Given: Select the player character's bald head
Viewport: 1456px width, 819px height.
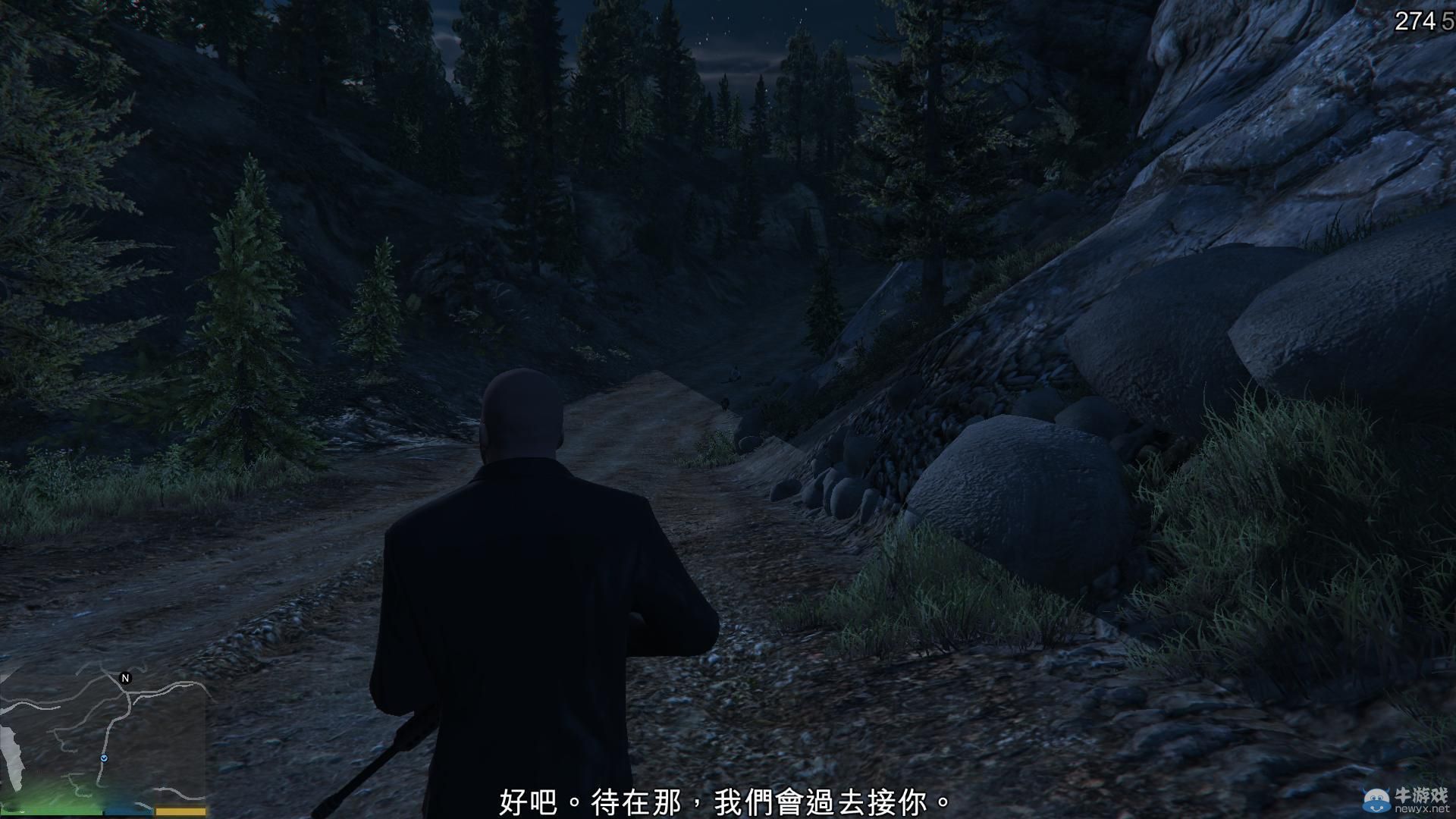Looking at the screenshot, I should 522,409.
